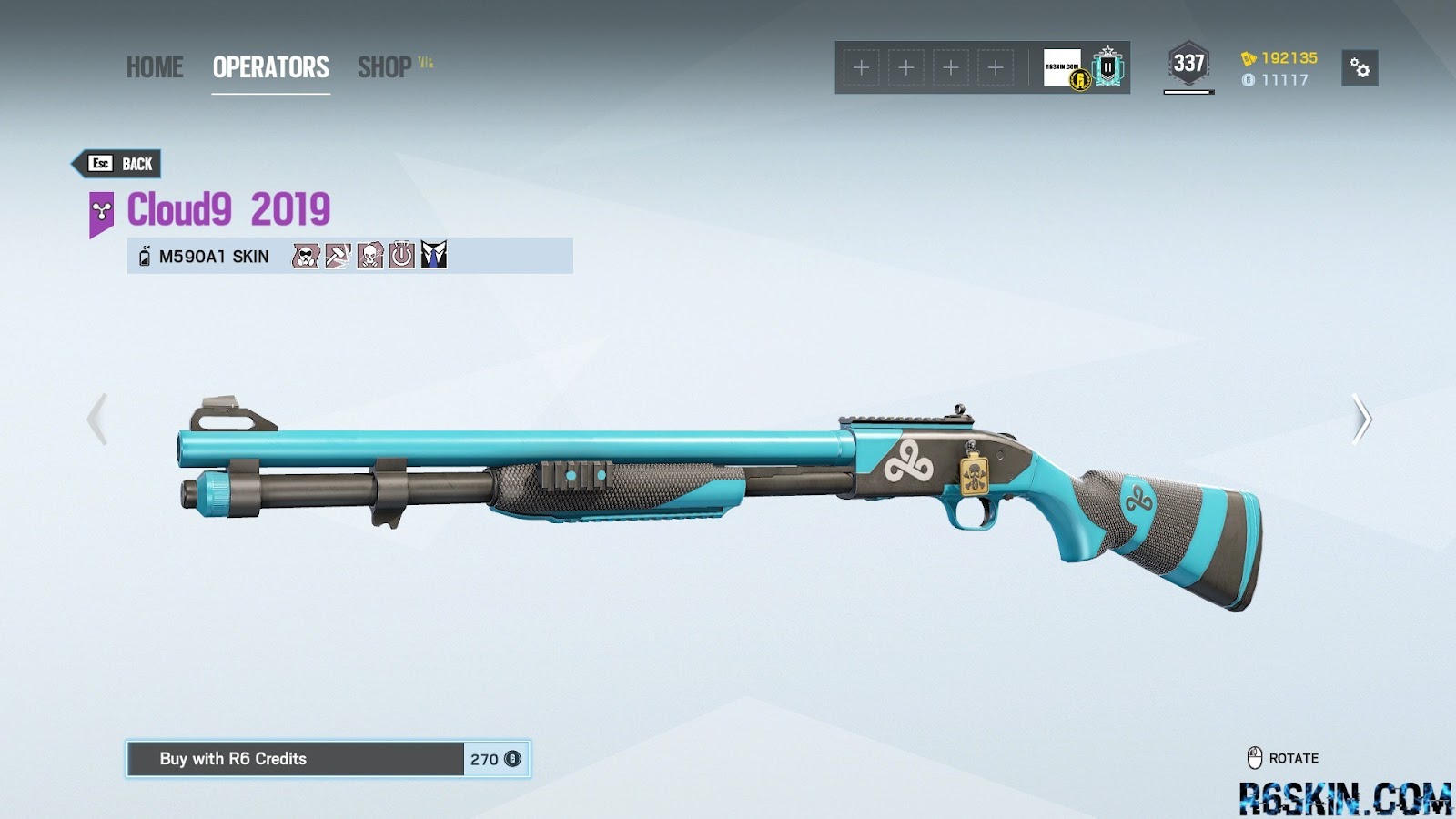Viewport: 1456px width, 819px height.
Task: Click the mouse Rotate icon
Action: [1253, 756]
